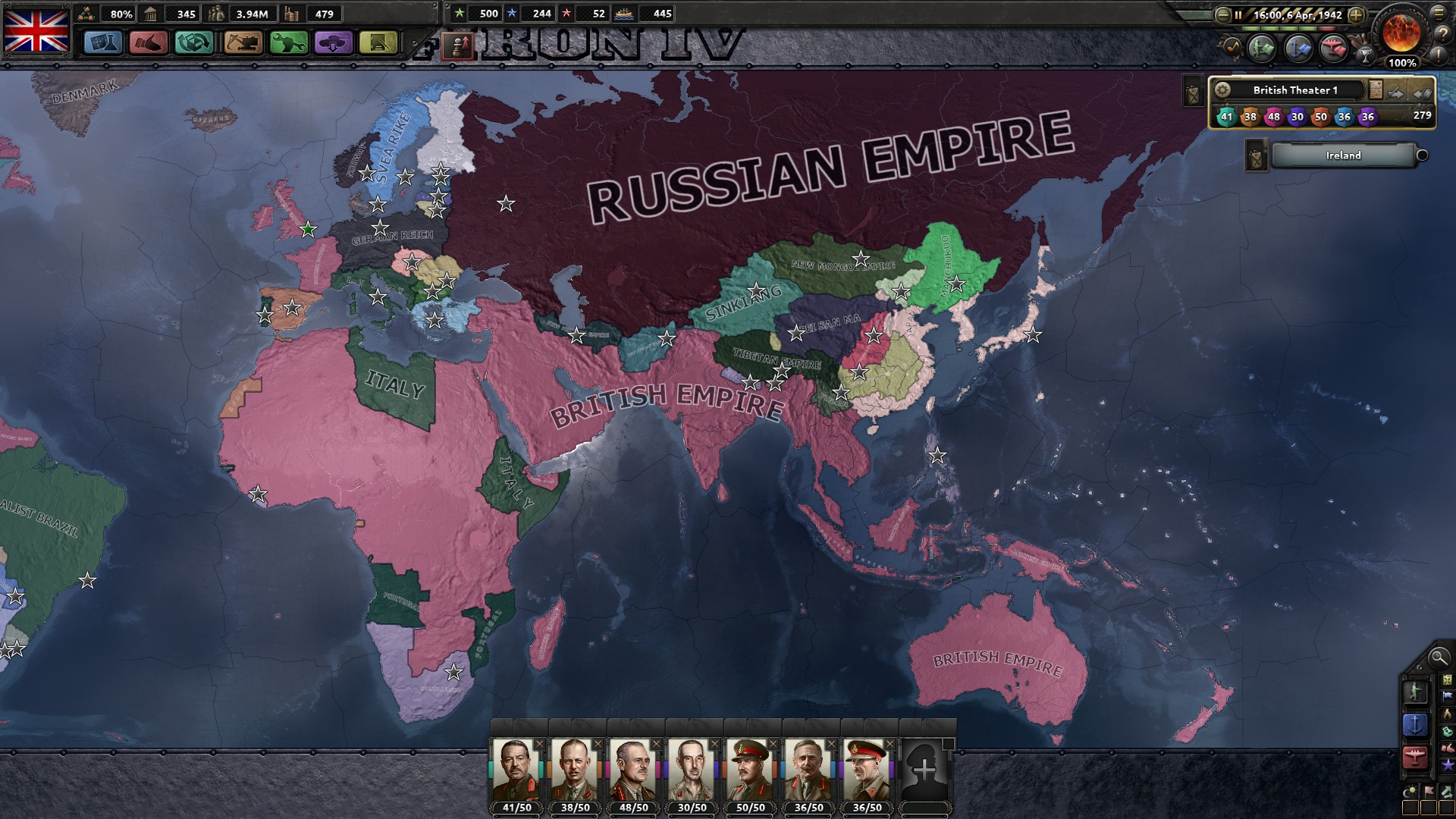Select the naval units filter (anchor icon)
The height and width of the screenshot is (819, 1456).
click(x=1415, y=723)
